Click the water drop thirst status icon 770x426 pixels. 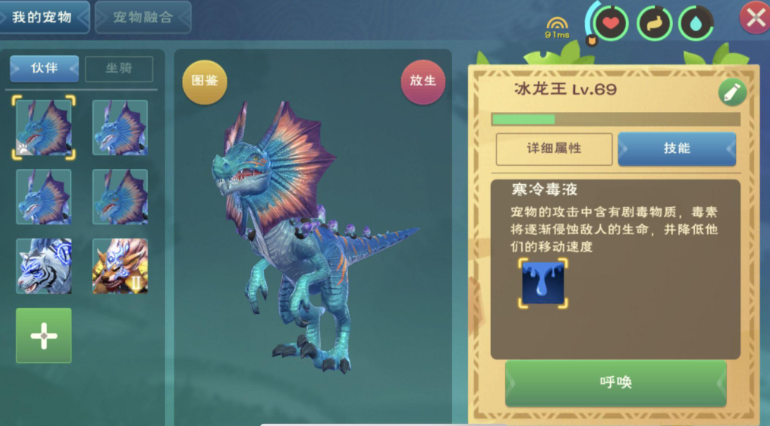(x=696, y=21)
